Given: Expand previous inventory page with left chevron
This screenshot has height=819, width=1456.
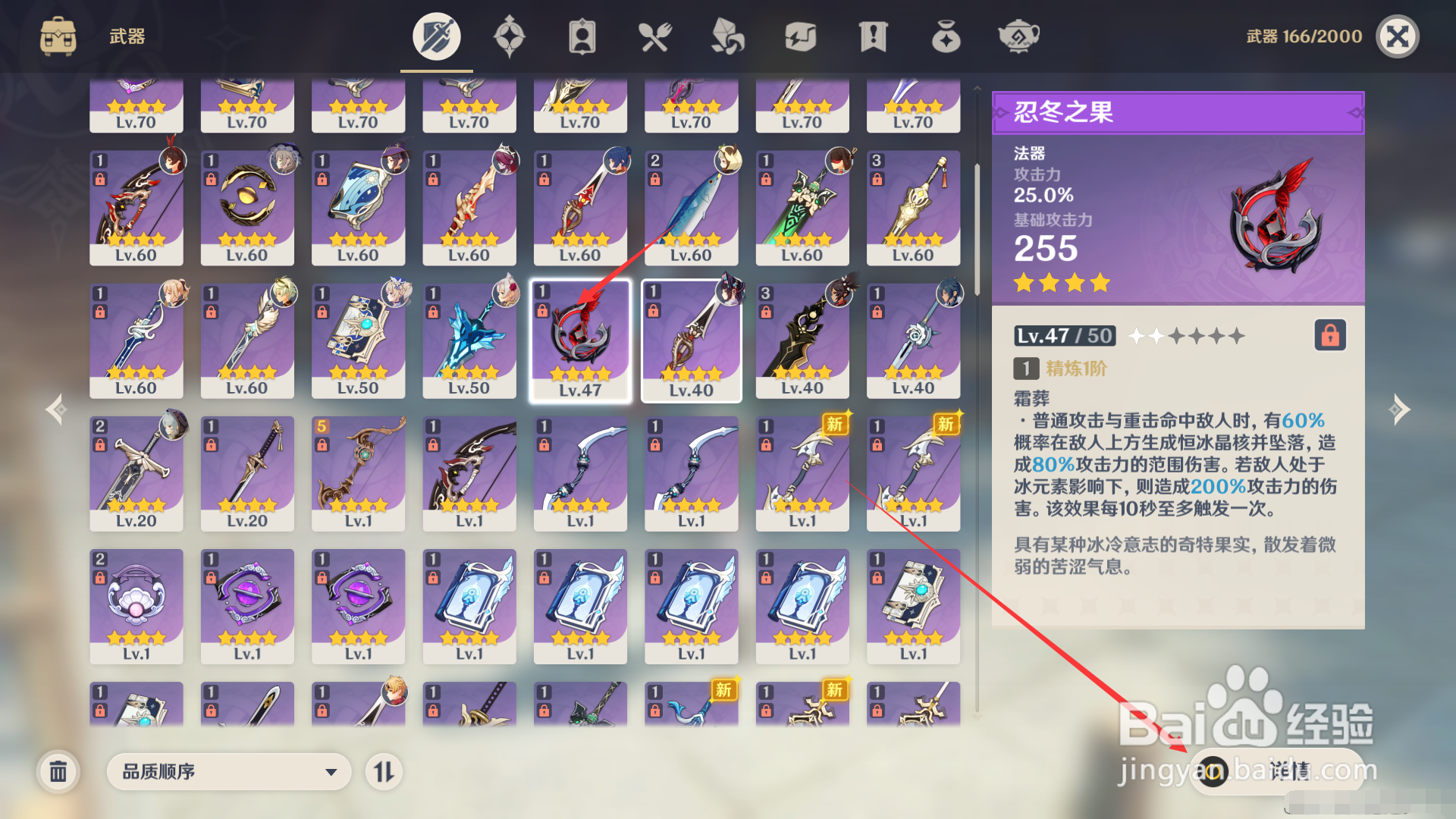Looking at the screenshot, I should pos(55,409).
